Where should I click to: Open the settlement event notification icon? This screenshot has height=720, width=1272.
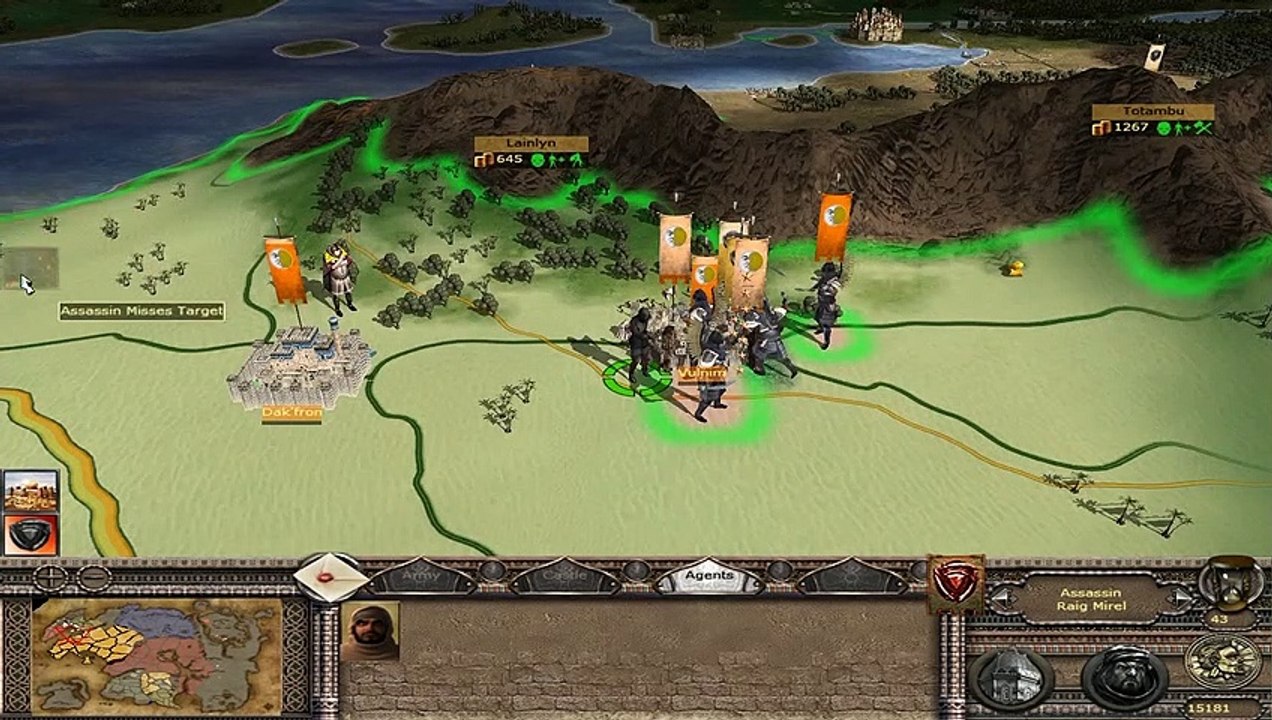pos(31,490)
